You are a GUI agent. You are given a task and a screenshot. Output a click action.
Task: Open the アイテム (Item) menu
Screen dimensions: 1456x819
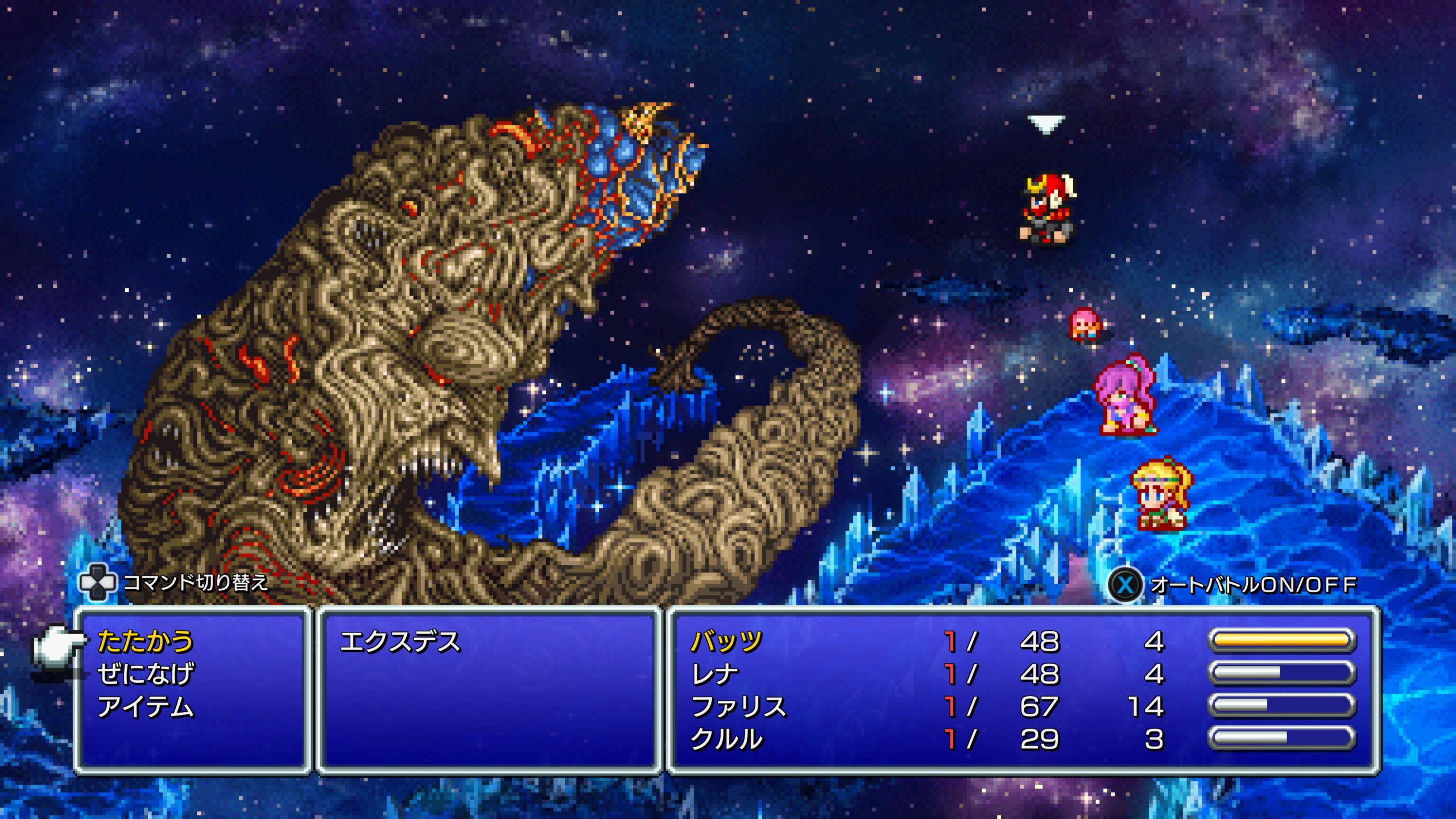pyautogui.click(x=146, y=707)
